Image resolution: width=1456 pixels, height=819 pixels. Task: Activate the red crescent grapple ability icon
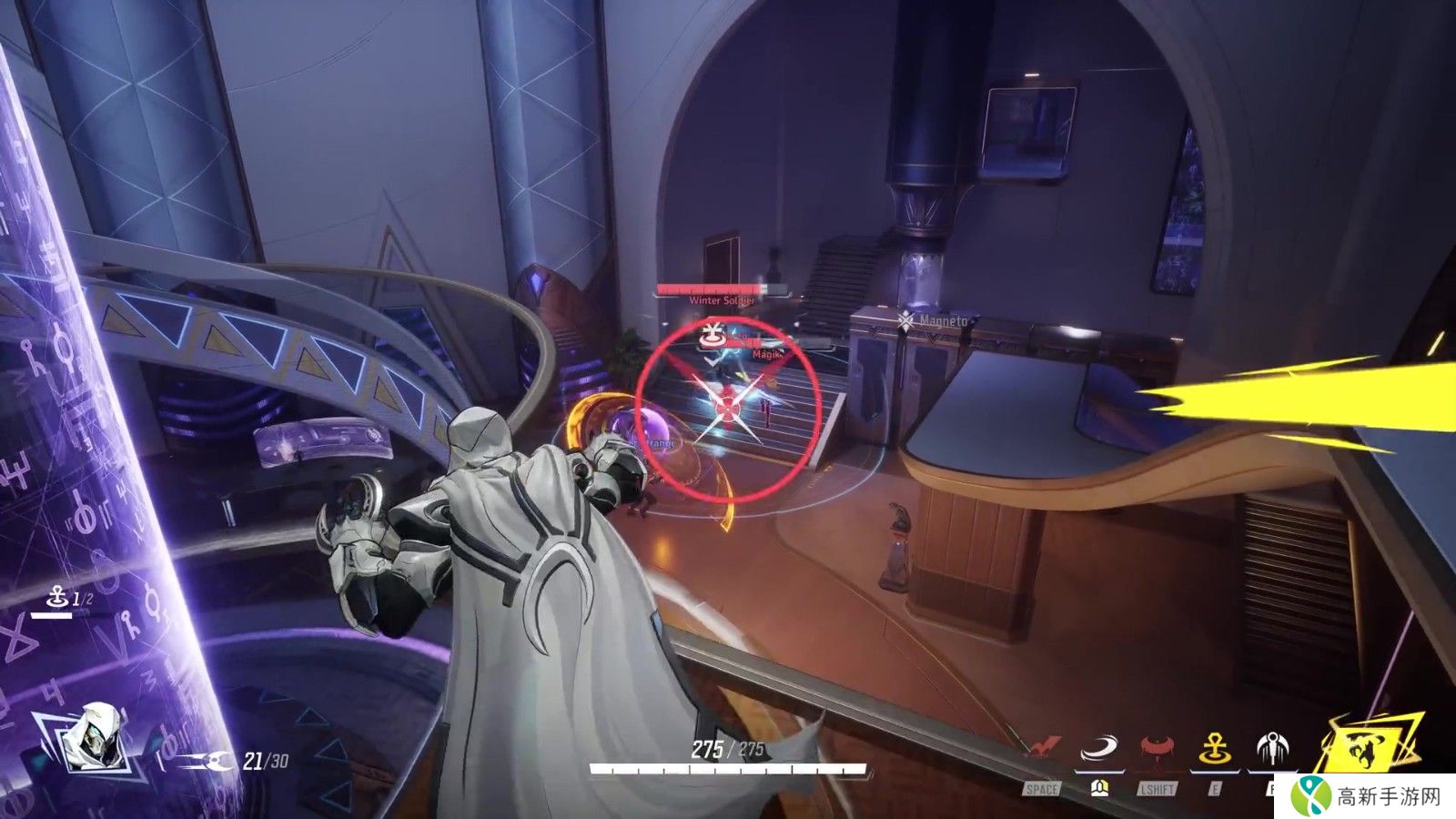[1158, 750]
